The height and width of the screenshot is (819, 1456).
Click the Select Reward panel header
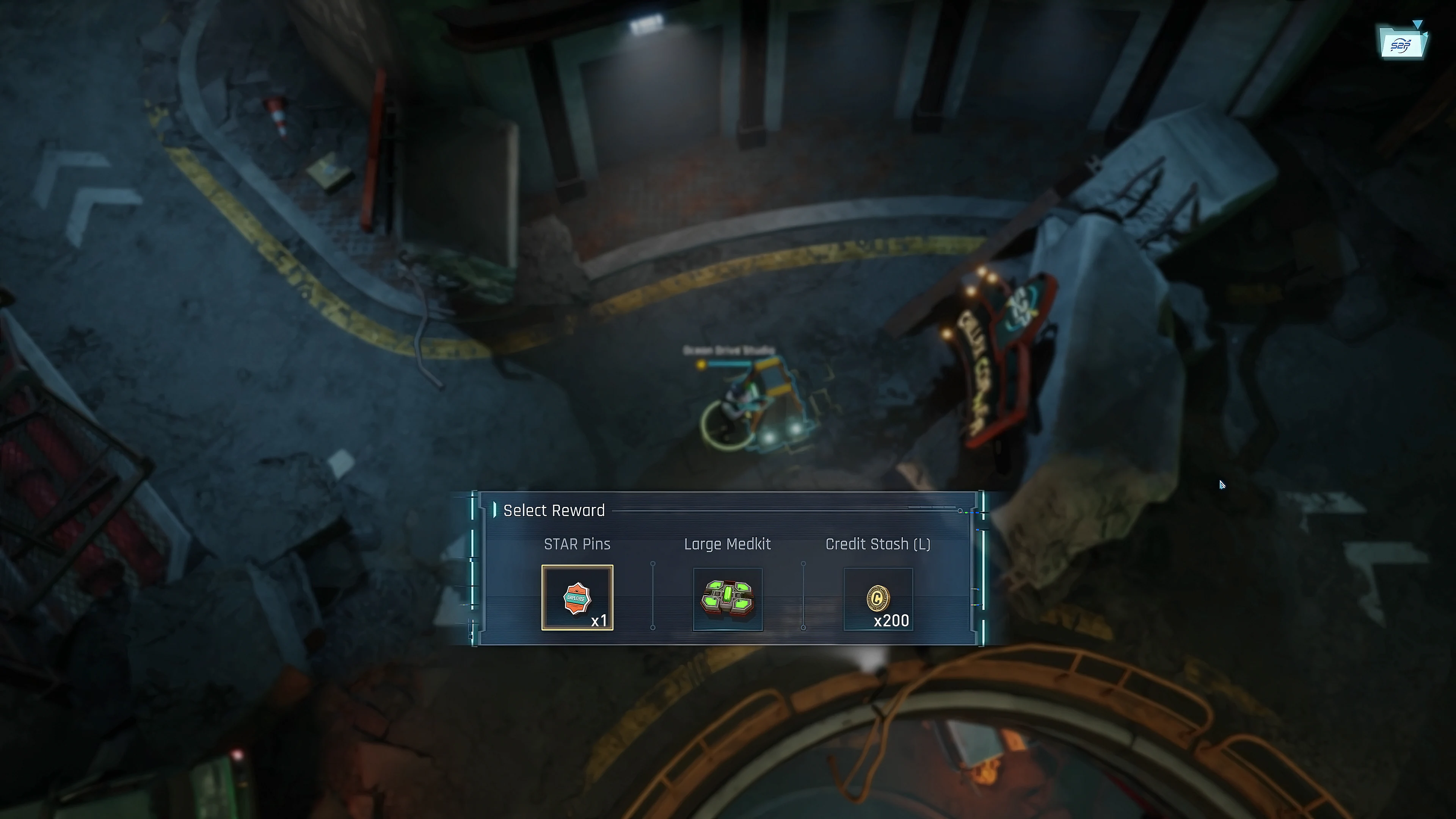click(554, 510)
